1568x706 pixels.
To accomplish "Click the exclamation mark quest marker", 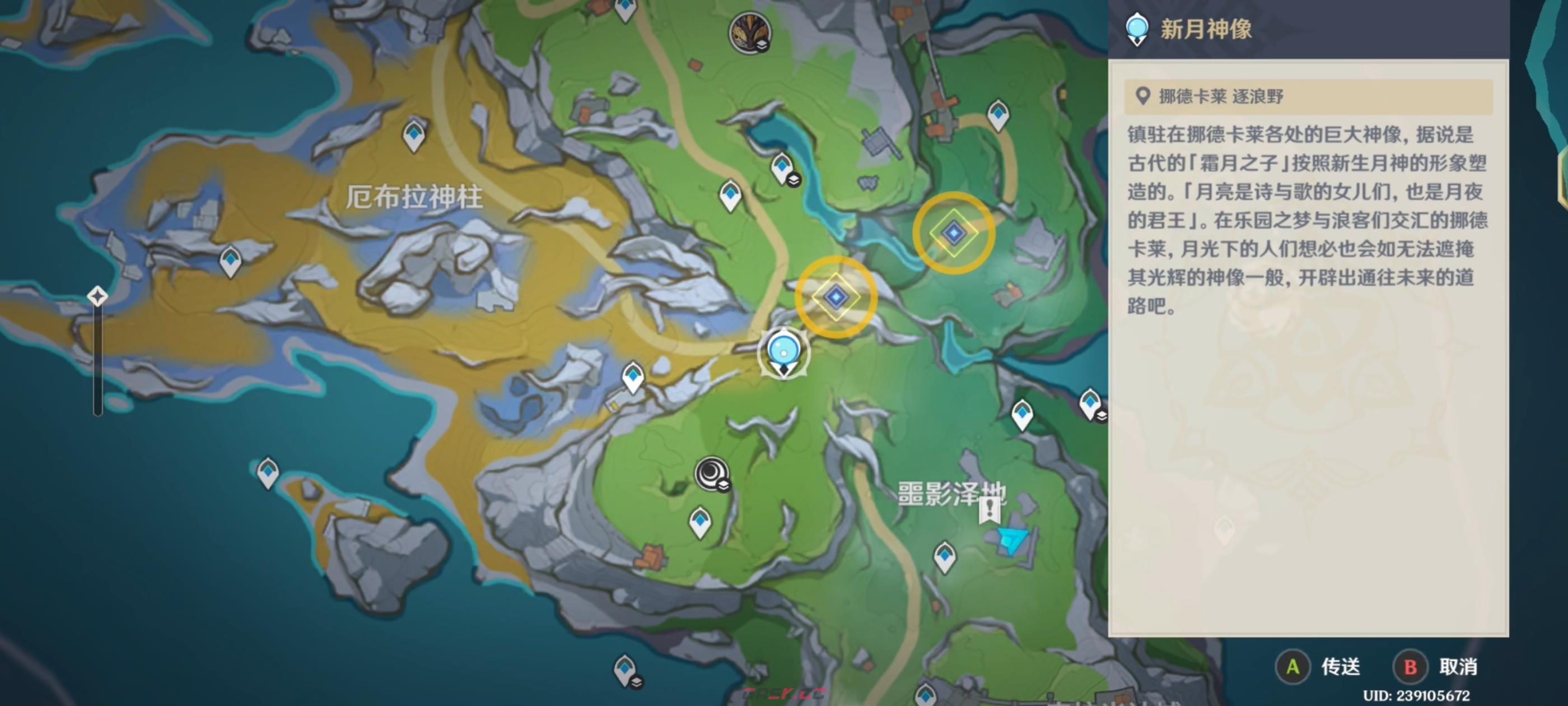I will coord(989,508).
